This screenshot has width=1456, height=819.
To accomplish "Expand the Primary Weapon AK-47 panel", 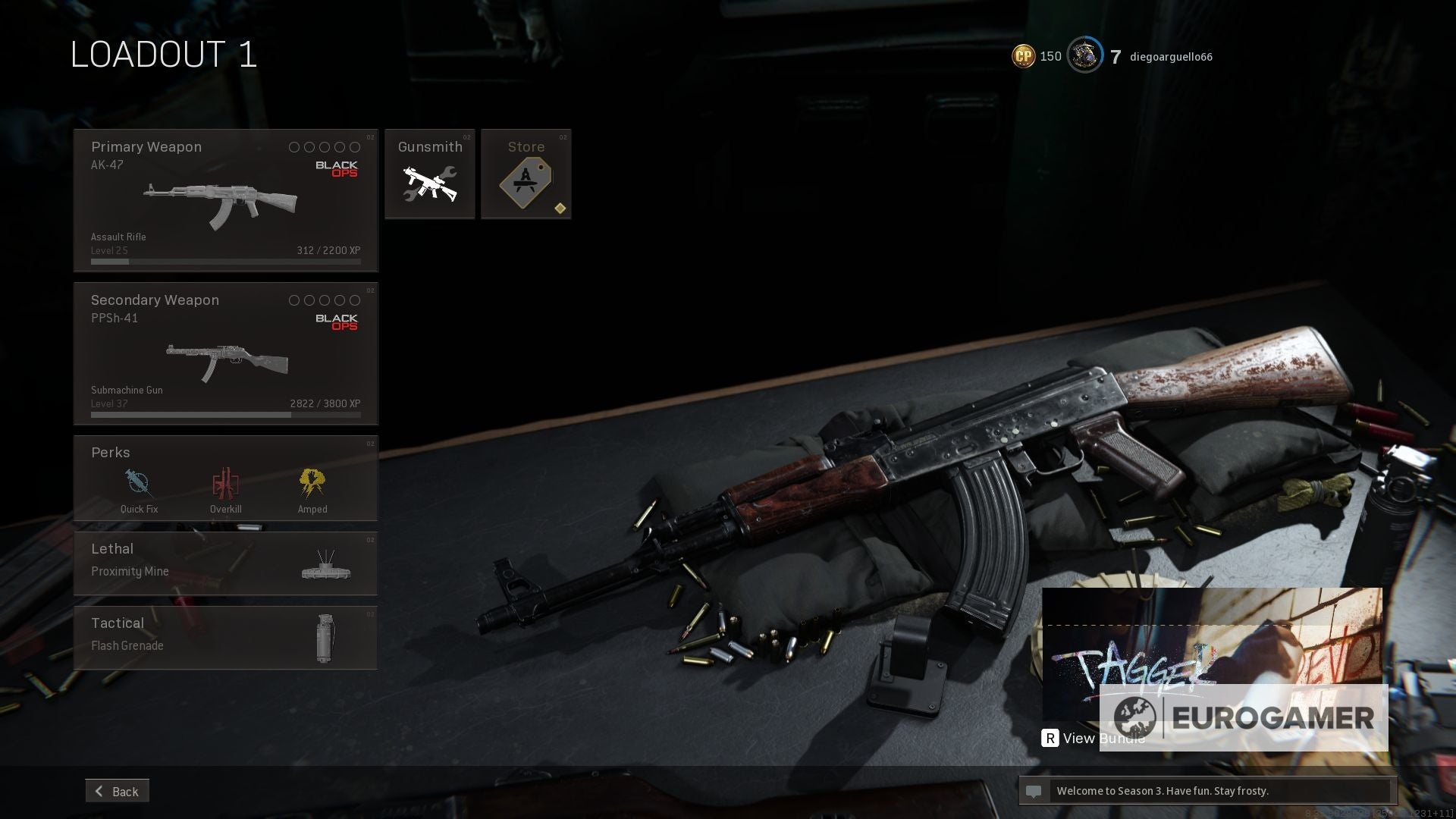I will click(x=225, y=199).
